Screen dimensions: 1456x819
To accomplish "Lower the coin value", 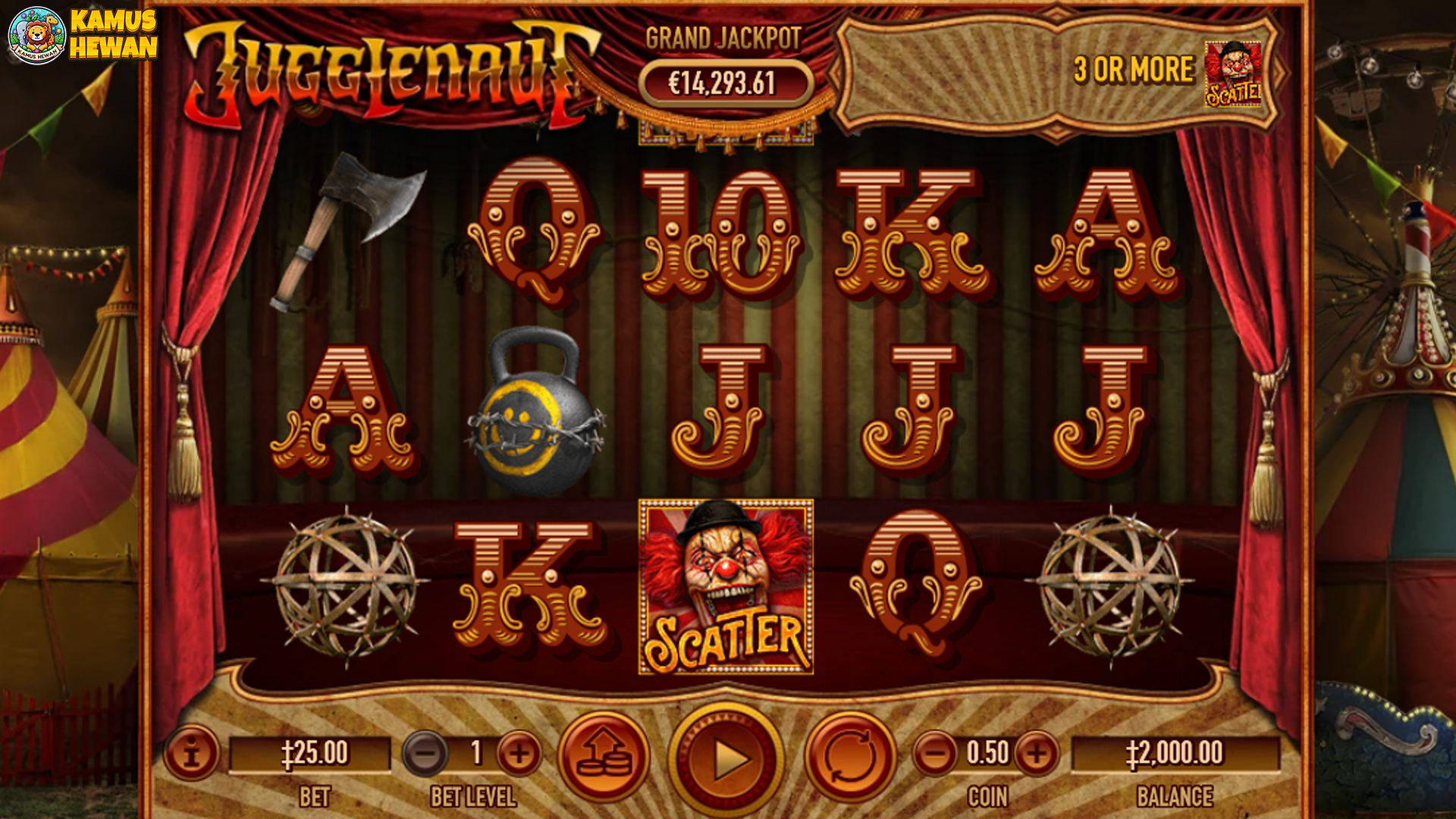I will (935, 753).
